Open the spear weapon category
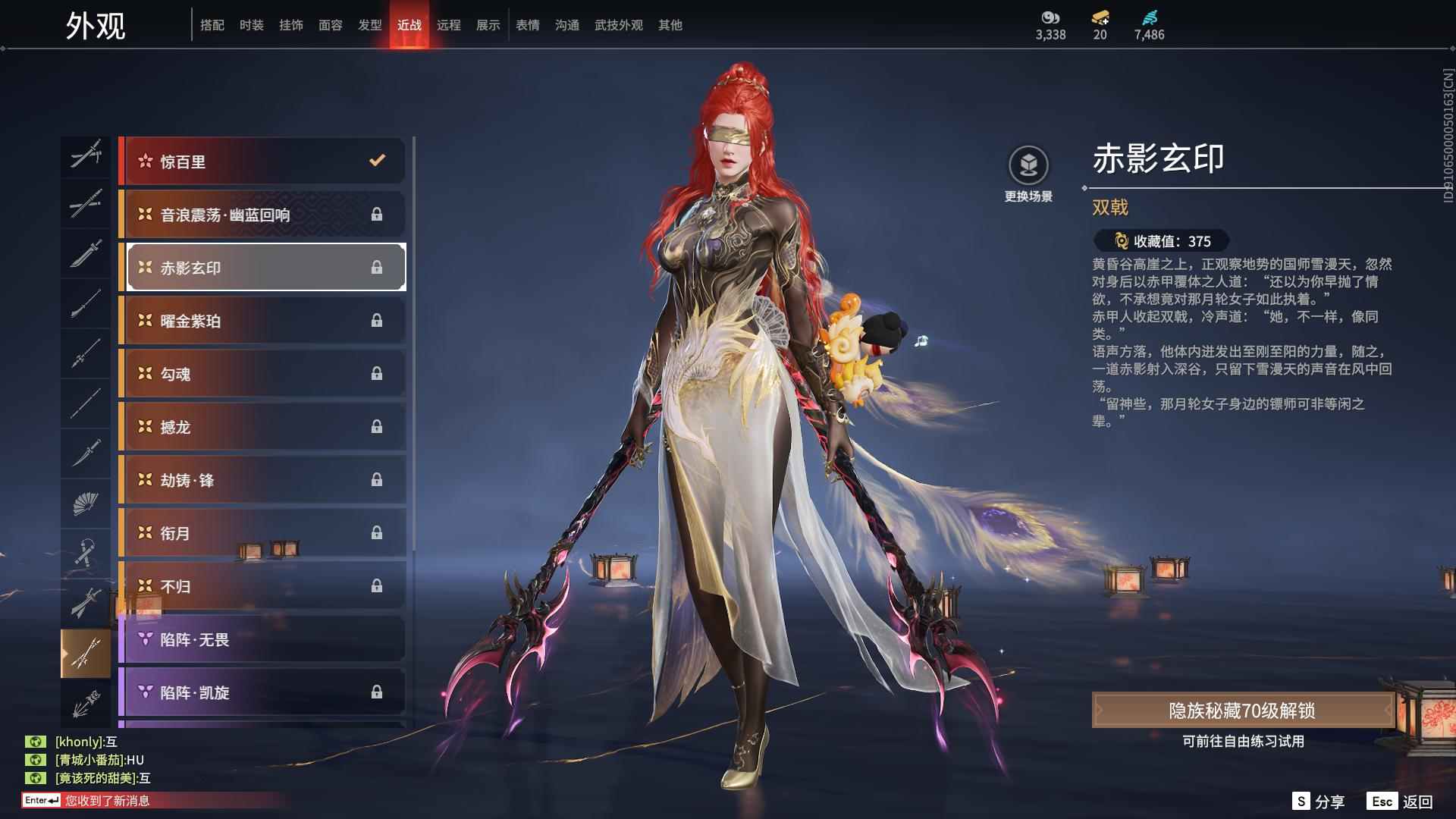Screen dimensions: 1456x819 click(86, 354)
